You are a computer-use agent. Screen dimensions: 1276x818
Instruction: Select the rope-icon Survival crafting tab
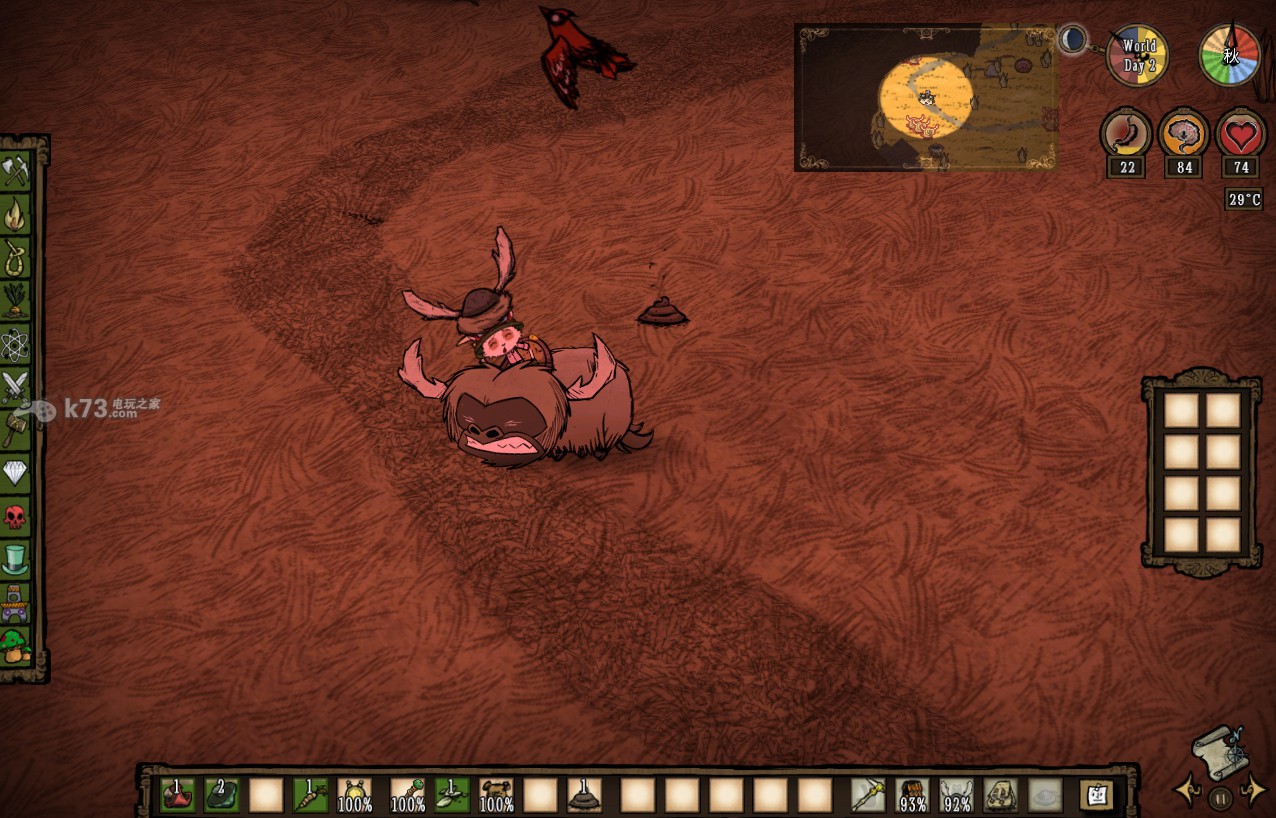pyautogui.click(x=16, y=257)
